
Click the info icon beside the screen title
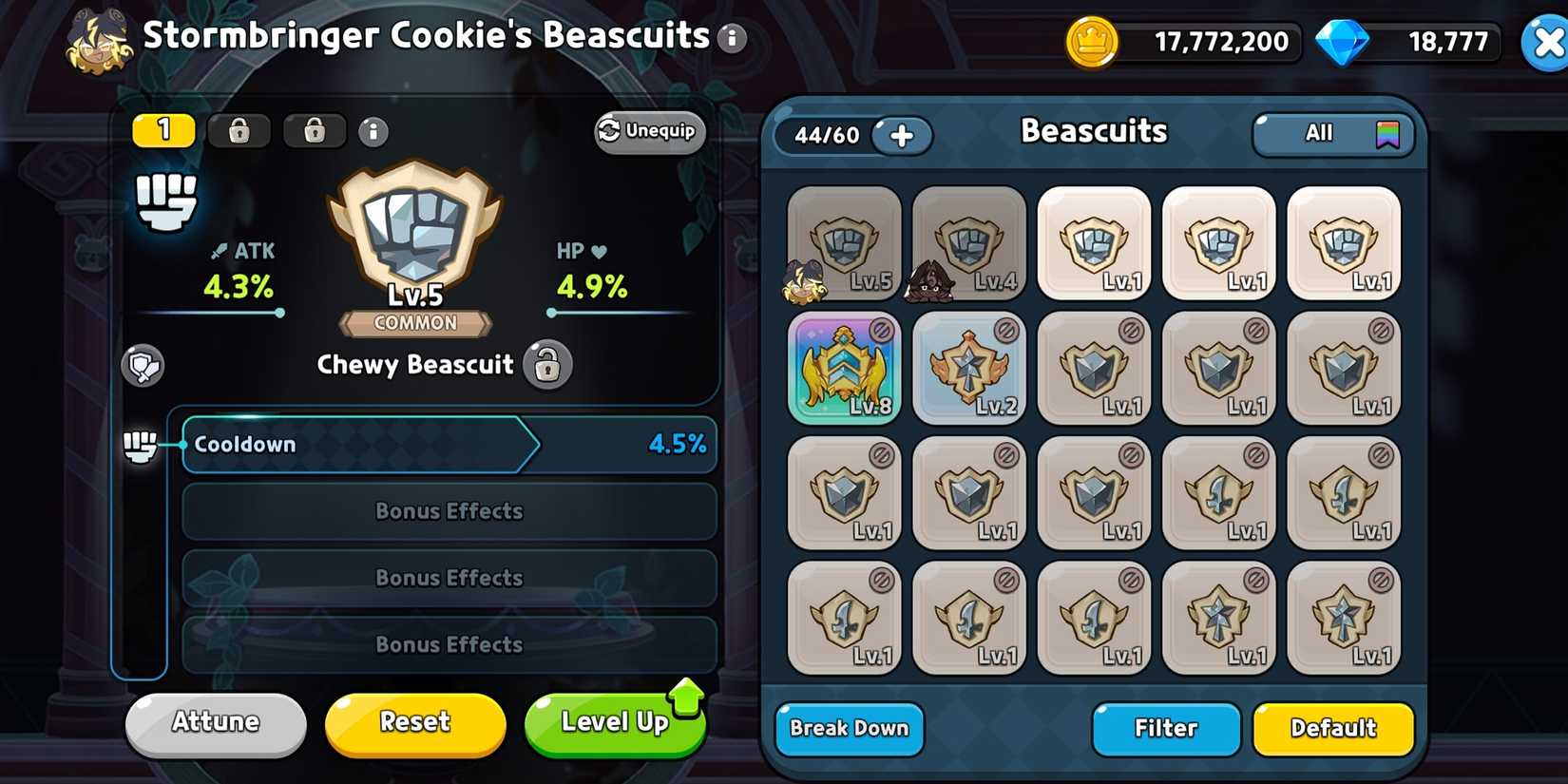coord(733,38)
